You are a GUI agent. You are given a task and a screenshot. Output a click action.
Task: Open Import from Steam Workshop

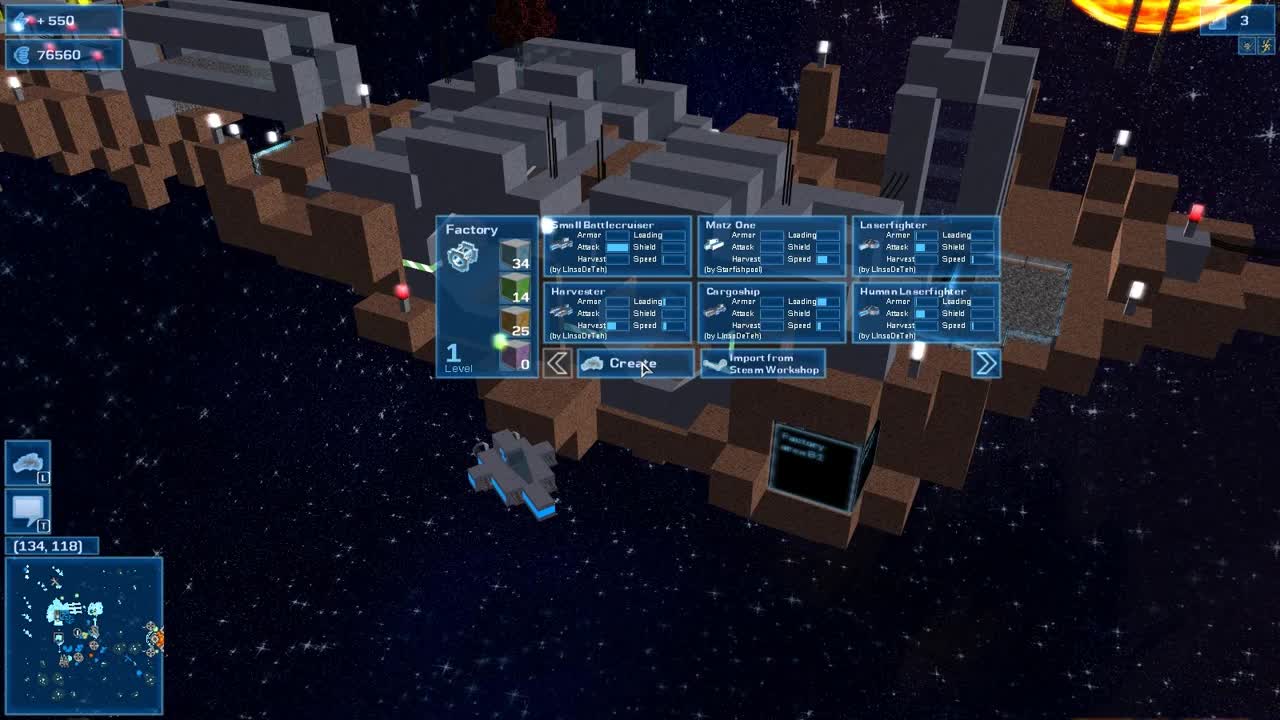[x=763, y=363]
